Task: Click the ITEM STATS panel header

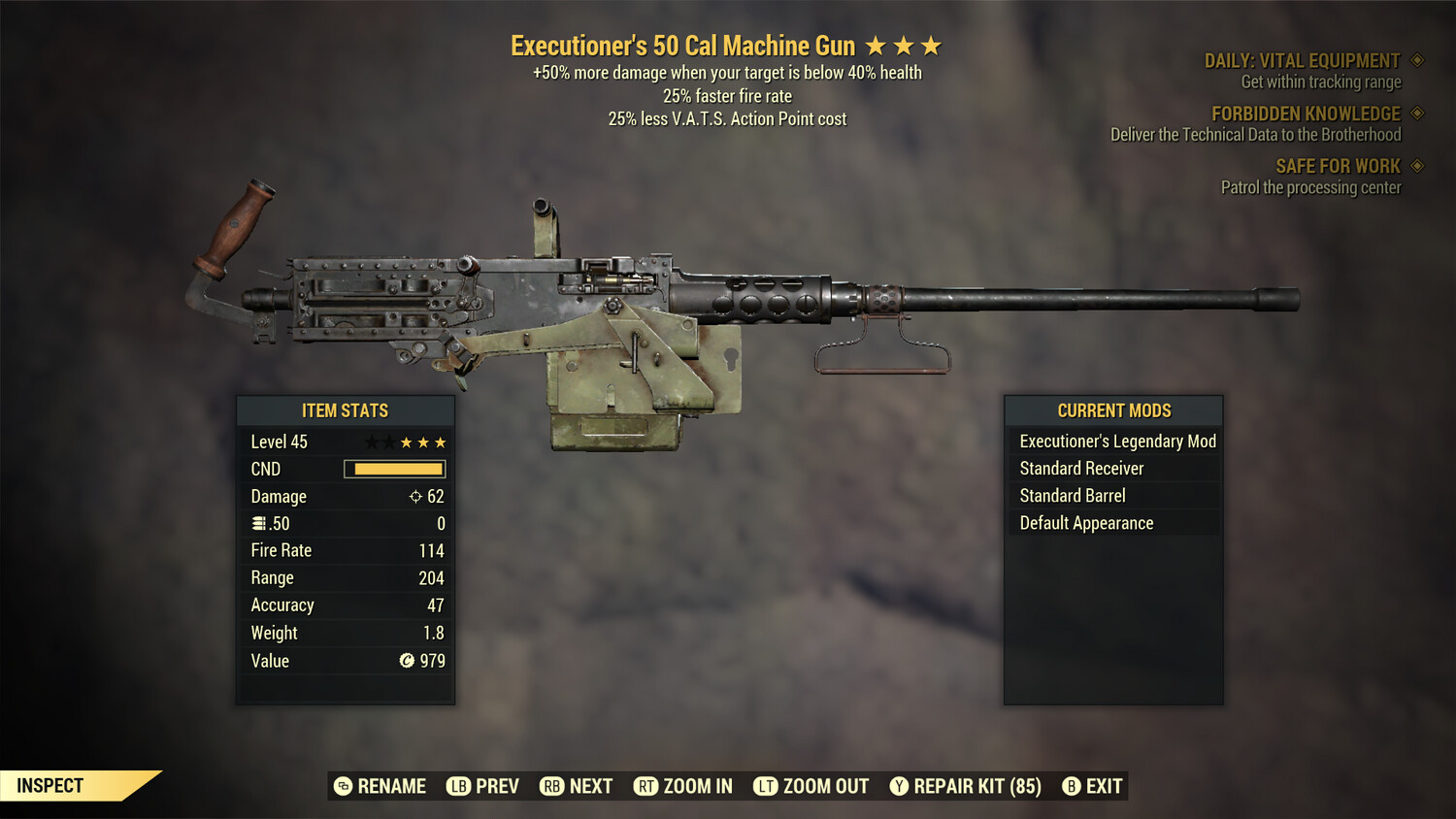Action: pos(346,410)
